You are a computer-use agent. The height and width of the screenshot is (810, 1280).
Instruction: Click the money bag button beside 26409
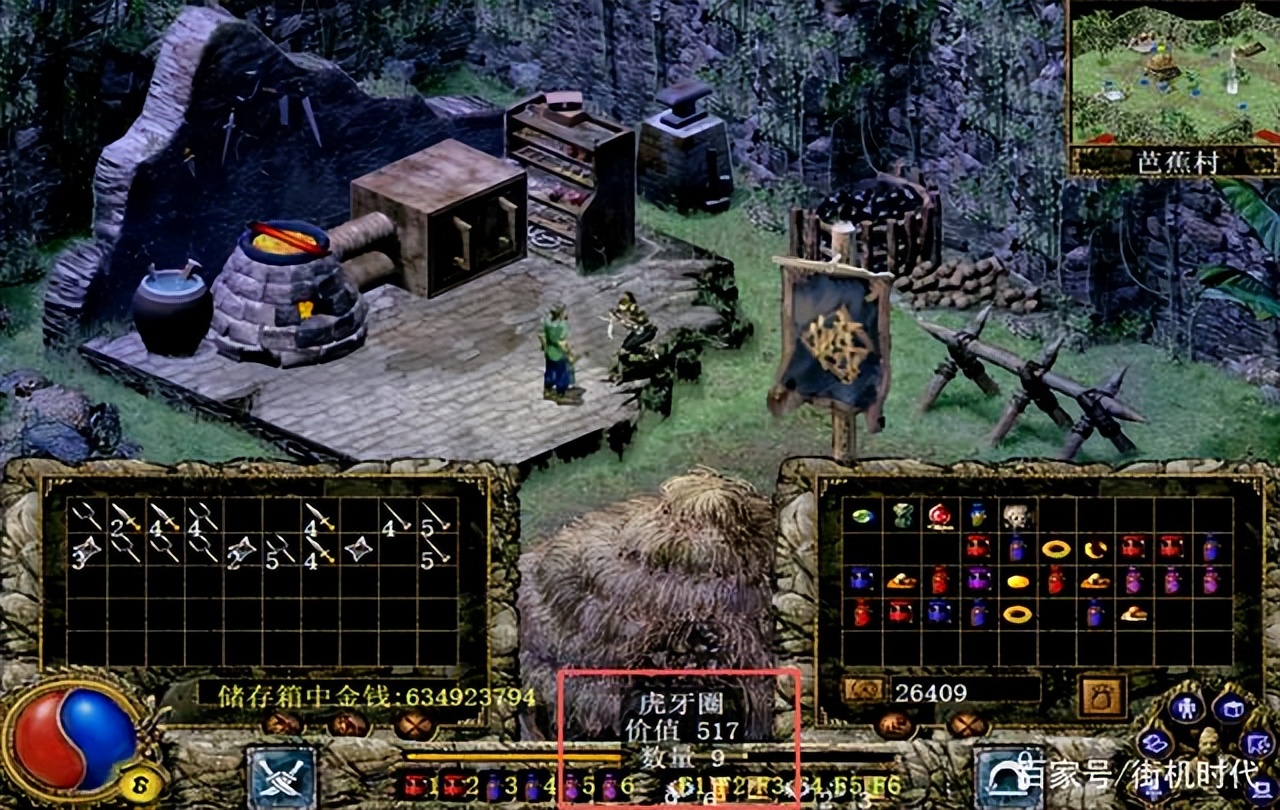(x=1102, y=694)
